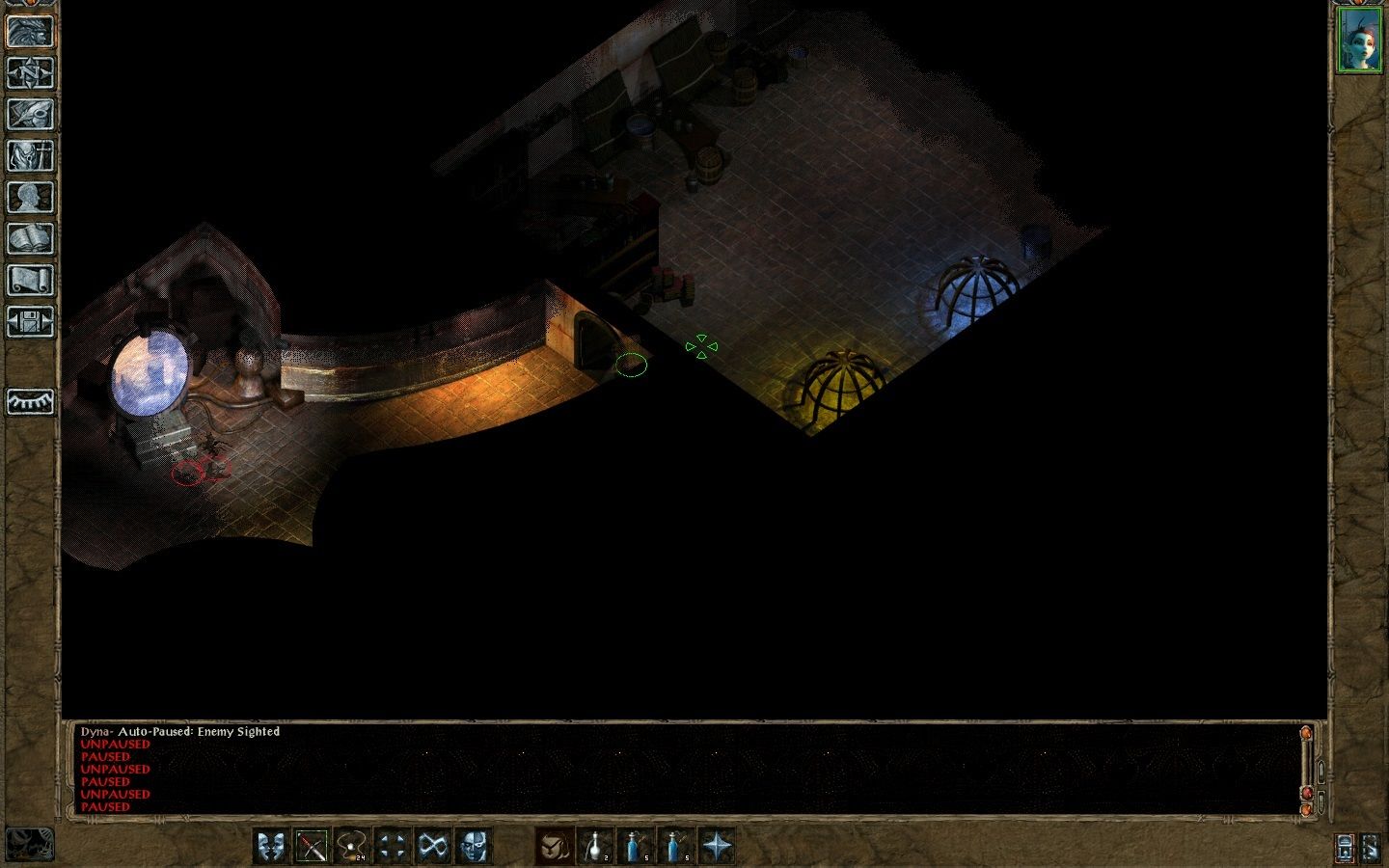Activate the special ability gem slot
This screenshot has width=1389, height=868.
pos(553,846)
